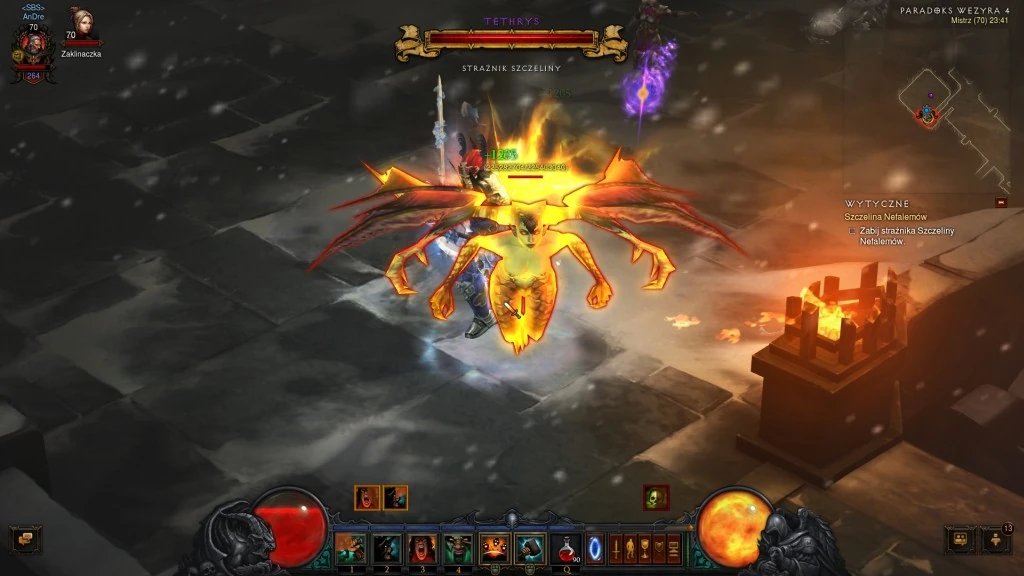Trigger the green-faced shout in slot 4
Viewport: 1024px width, 576px height.
pyautogui.click(x=457, y=548)
